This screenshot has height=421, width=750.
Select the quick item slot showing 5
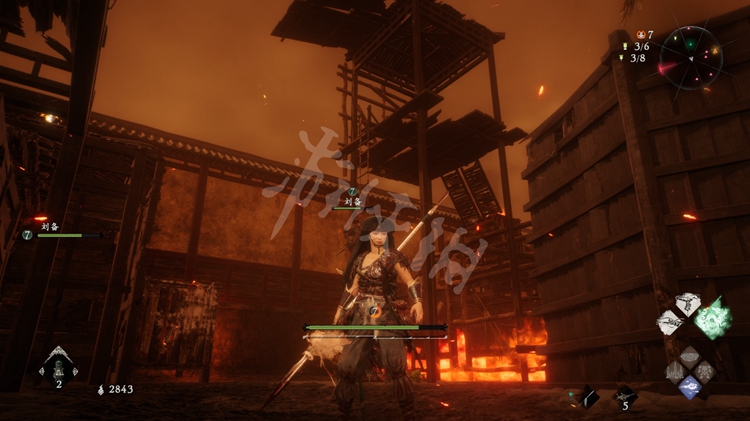(625, 397)
